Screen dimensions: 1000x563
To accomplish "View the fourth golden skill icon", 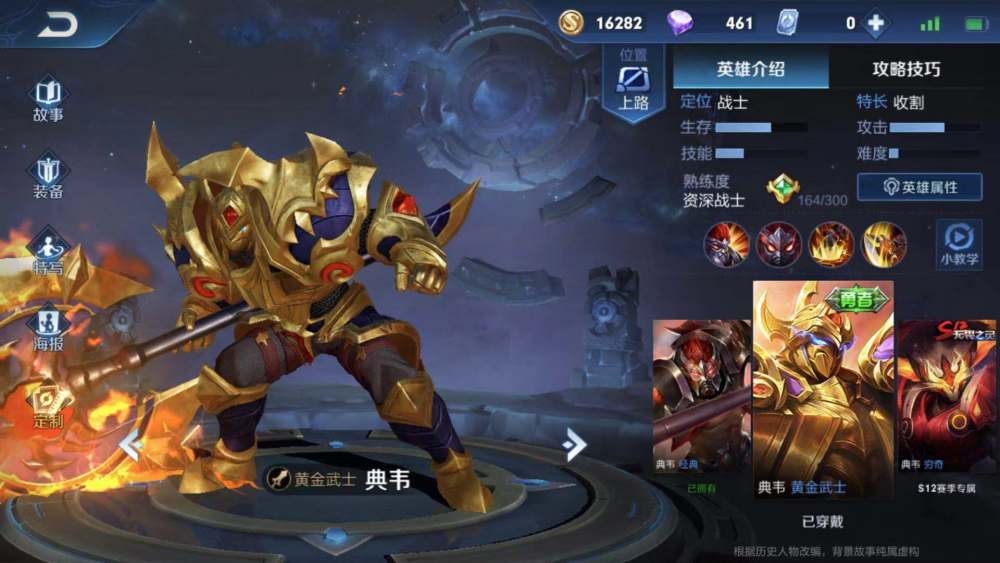I will click(x=884, y=244).
